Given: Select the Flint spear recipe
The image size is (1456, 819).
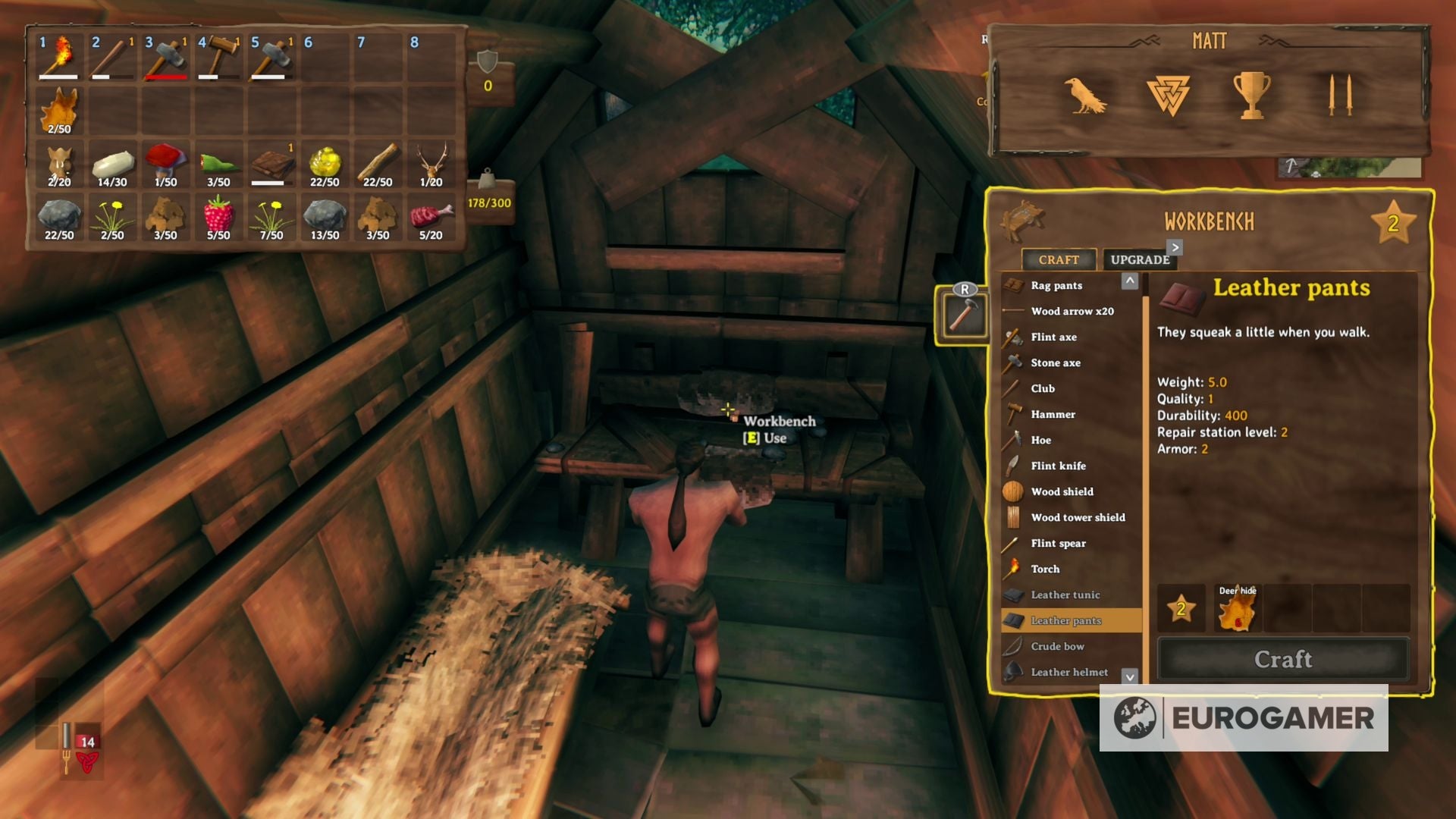Looking at the screenshot, I should pyautogui.click(x=1059, y=543).
